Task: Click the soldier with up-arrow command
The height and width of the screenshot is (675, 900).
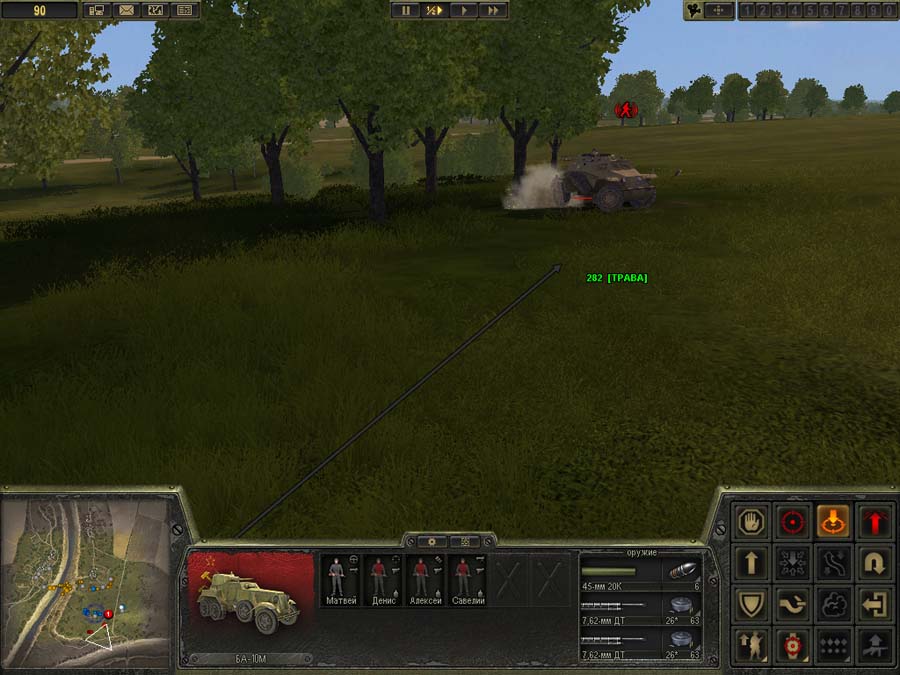Action: pyautogui.click(x=752, y=645)
